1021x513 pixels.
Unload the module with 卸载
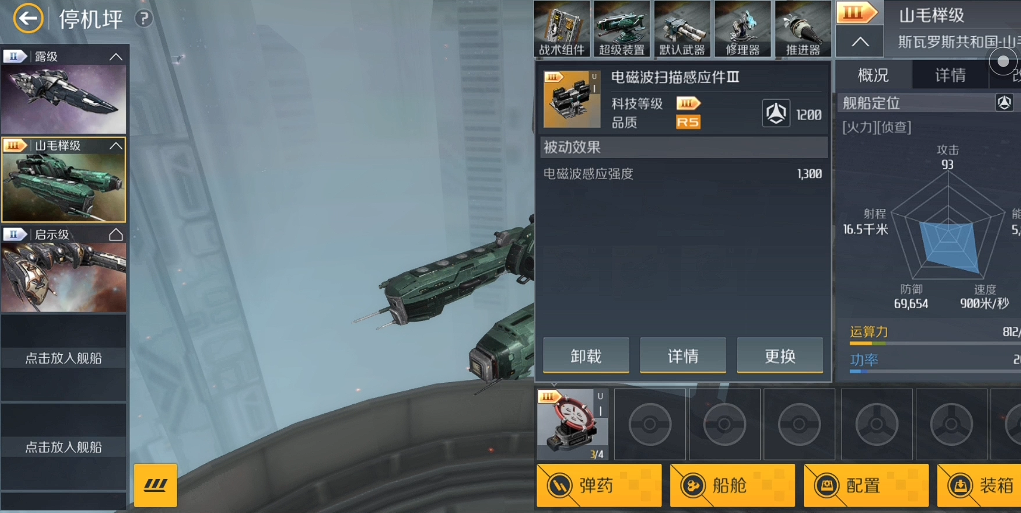[x=586, y=356]
